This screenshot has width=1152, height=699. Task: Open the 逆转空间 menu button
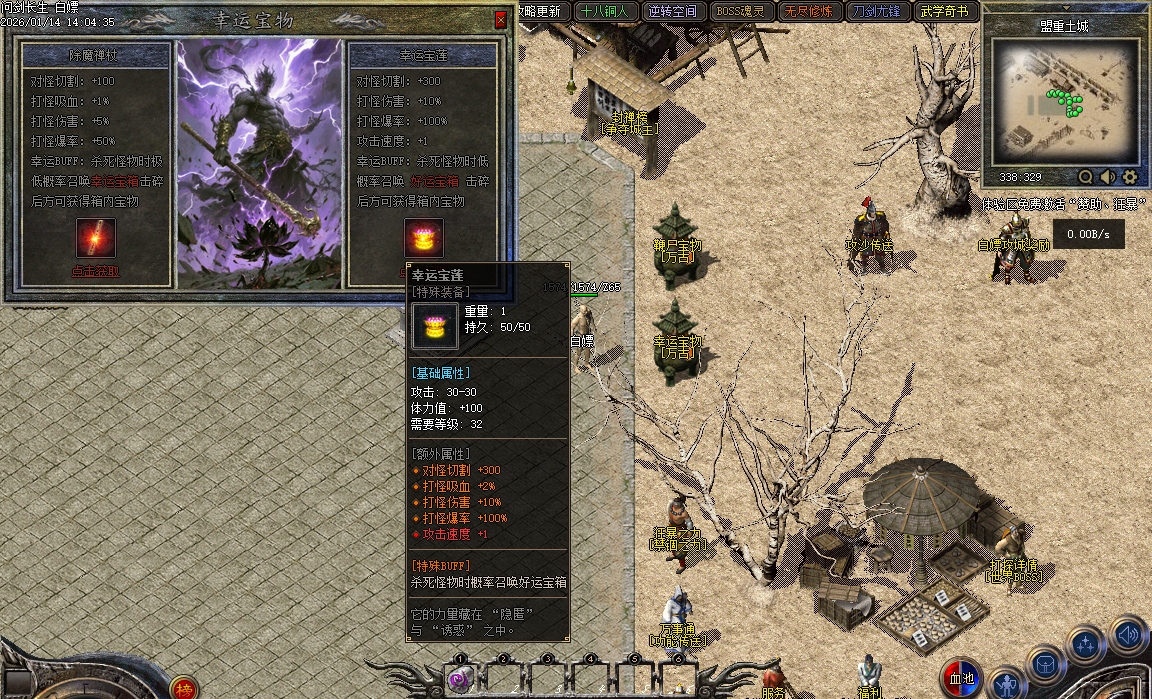click(x=672, y=12)
